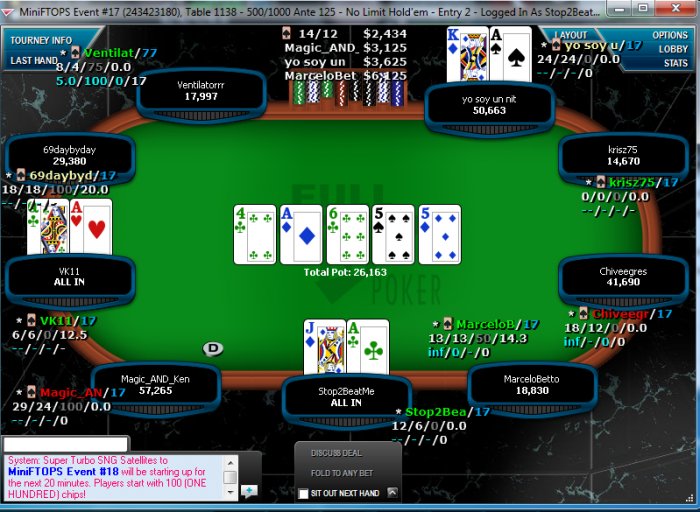Open the Stats panel
The image size is (700, 512).
tap(675, 63)
